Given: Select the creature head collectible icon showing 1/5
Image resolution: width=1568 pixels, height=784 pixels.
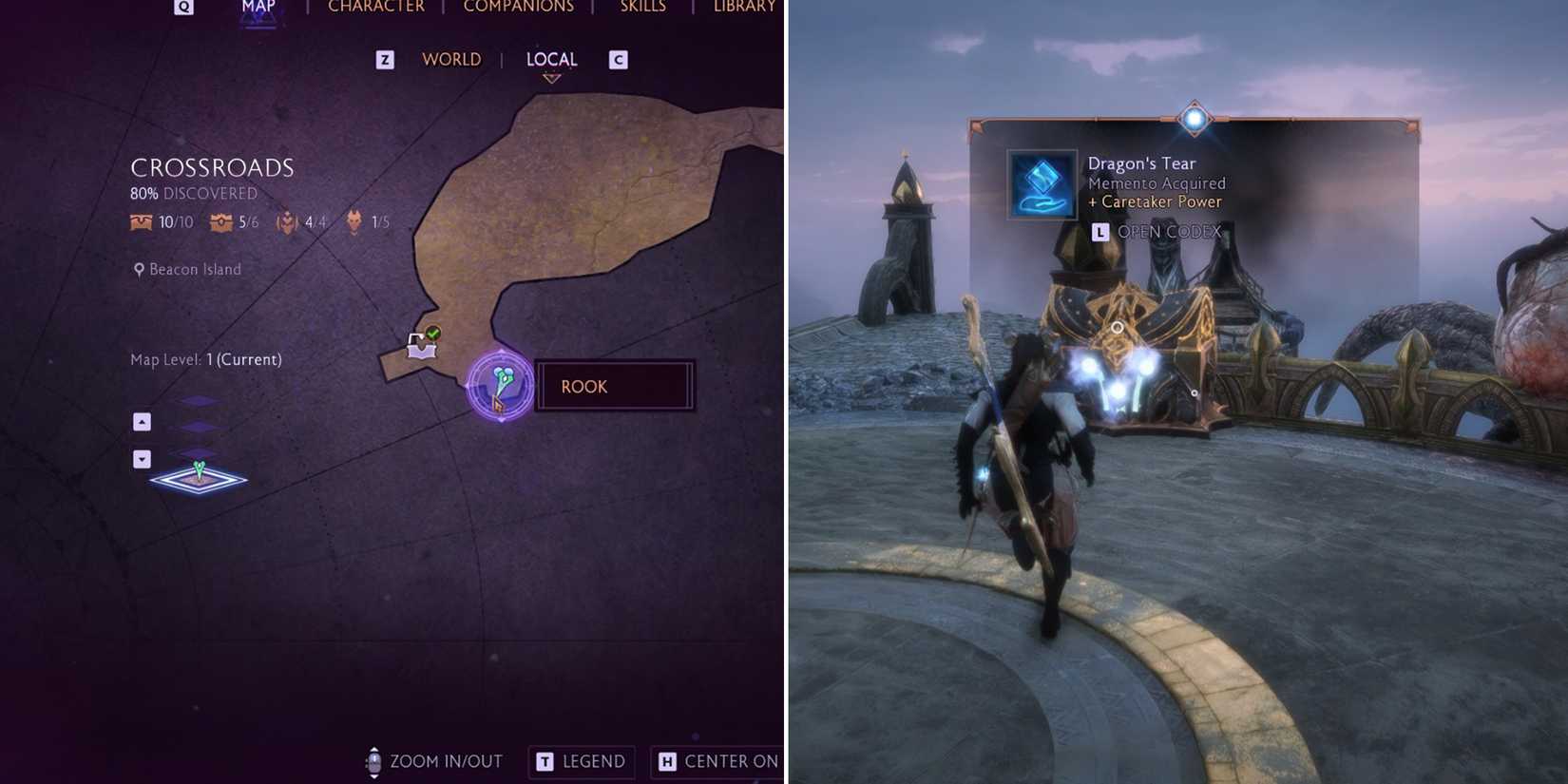Looking at the screenshot, I should click(352, 222).
